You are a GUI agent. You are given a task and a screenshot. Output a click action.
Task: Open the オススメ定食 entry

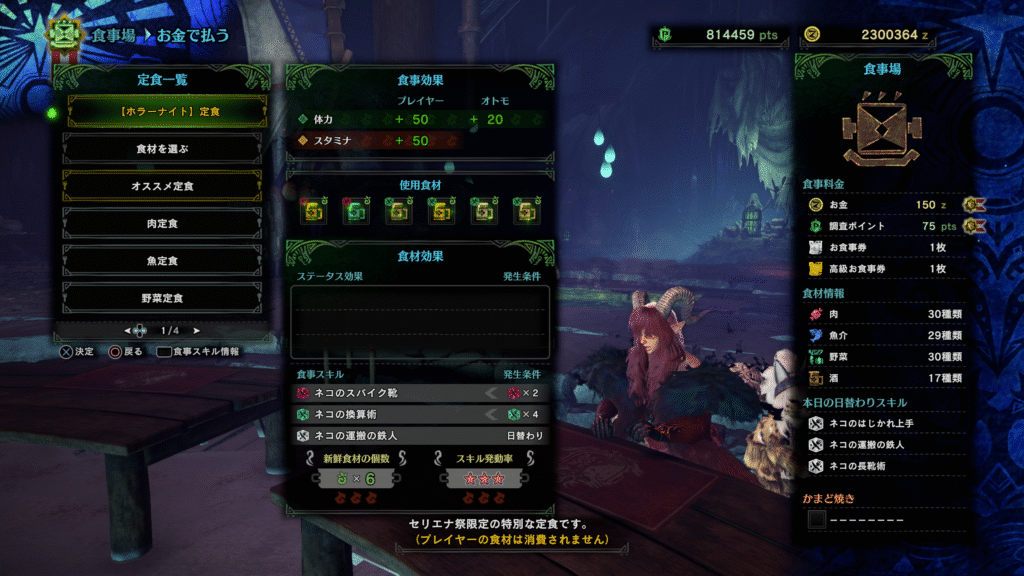coord(162,185)
